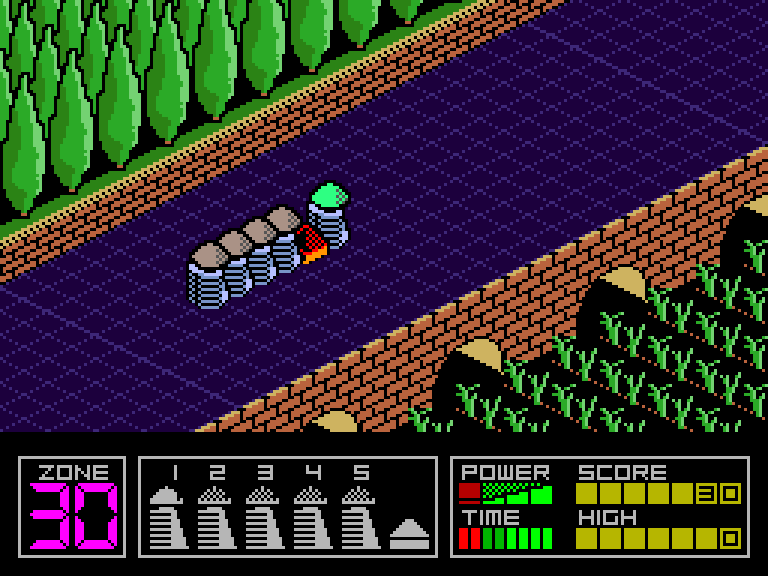
Task: Select the Vorton icon numbered 5
Action: click(360, 517)
